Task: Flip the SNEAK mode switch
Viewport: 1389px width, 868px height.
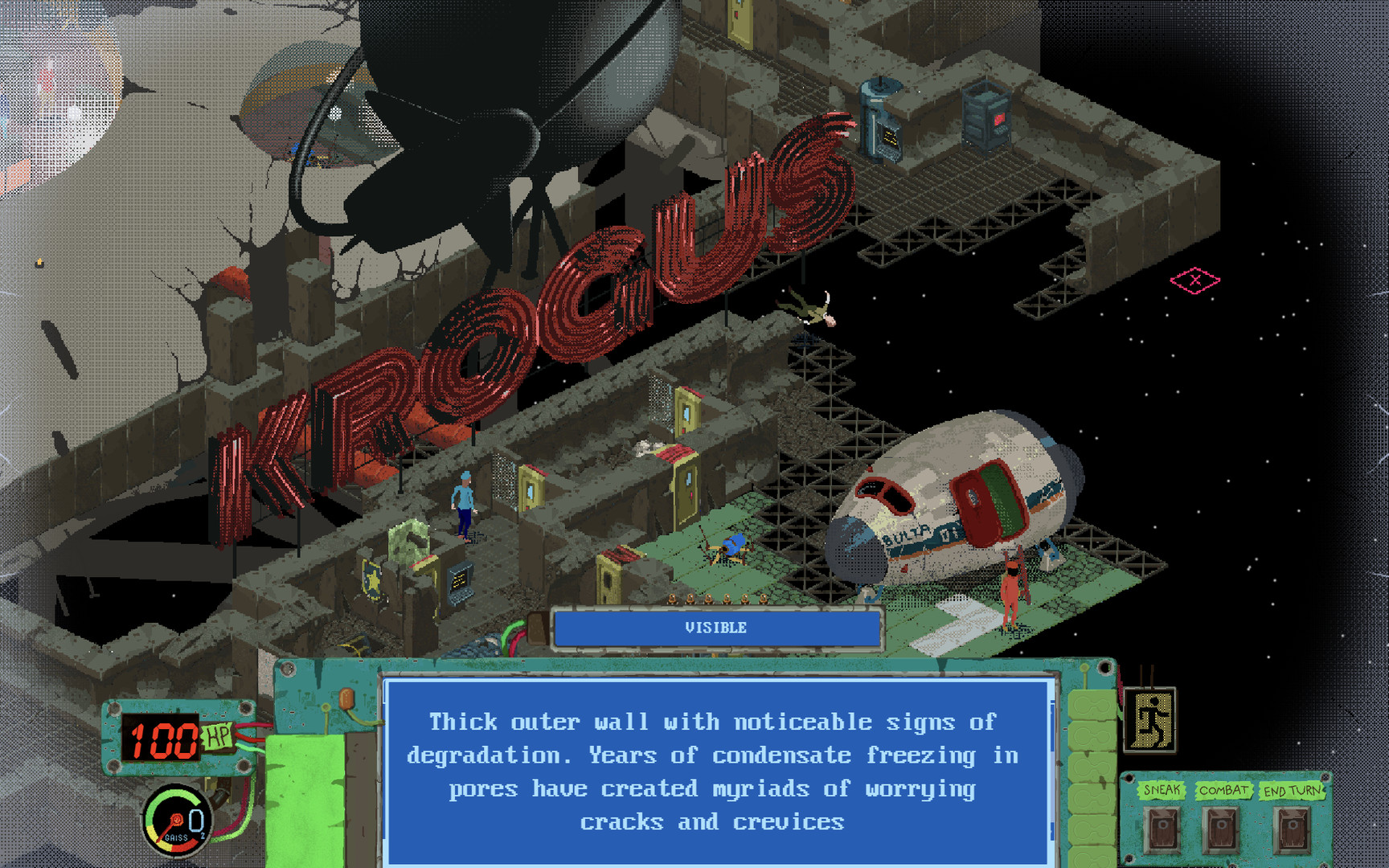Action: coord(1163,828)
